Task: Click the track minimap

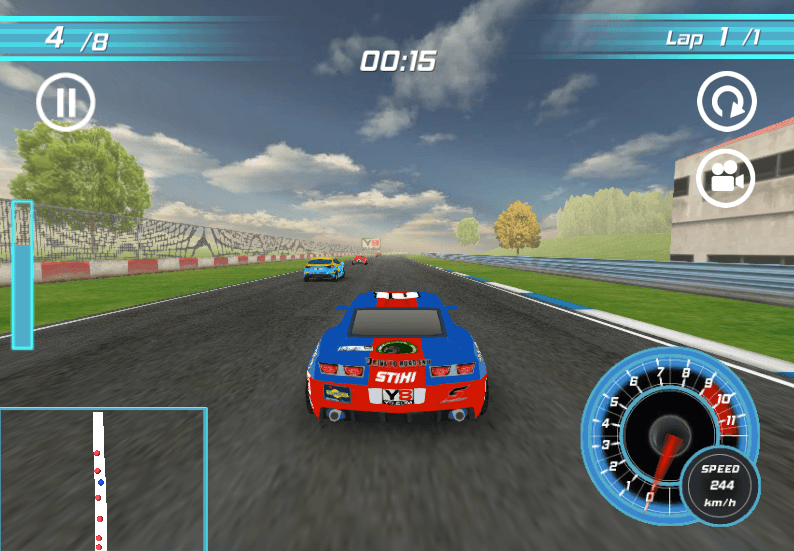Action: coord(103,479)
